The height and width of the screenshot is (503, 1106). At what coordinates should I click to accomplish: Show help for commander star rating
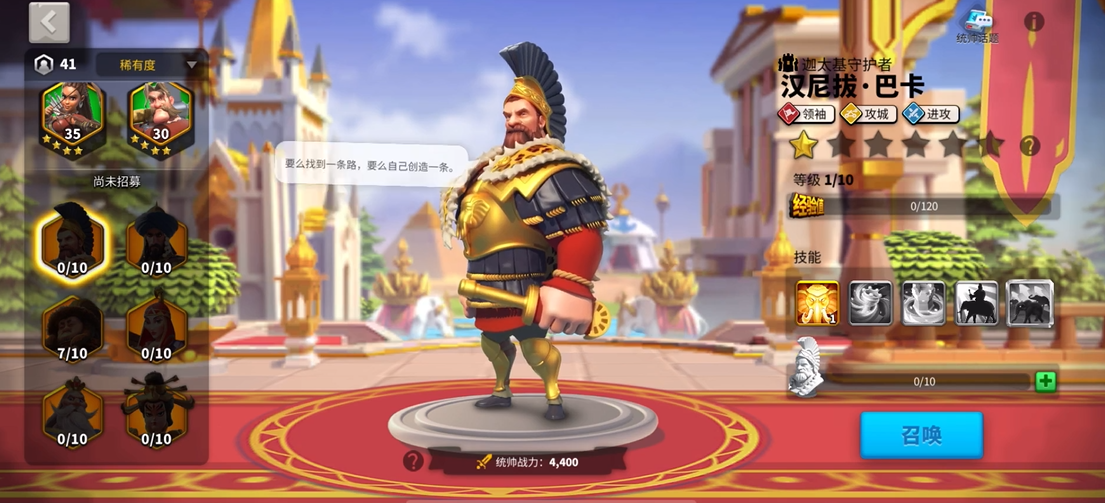point(1029,146)
